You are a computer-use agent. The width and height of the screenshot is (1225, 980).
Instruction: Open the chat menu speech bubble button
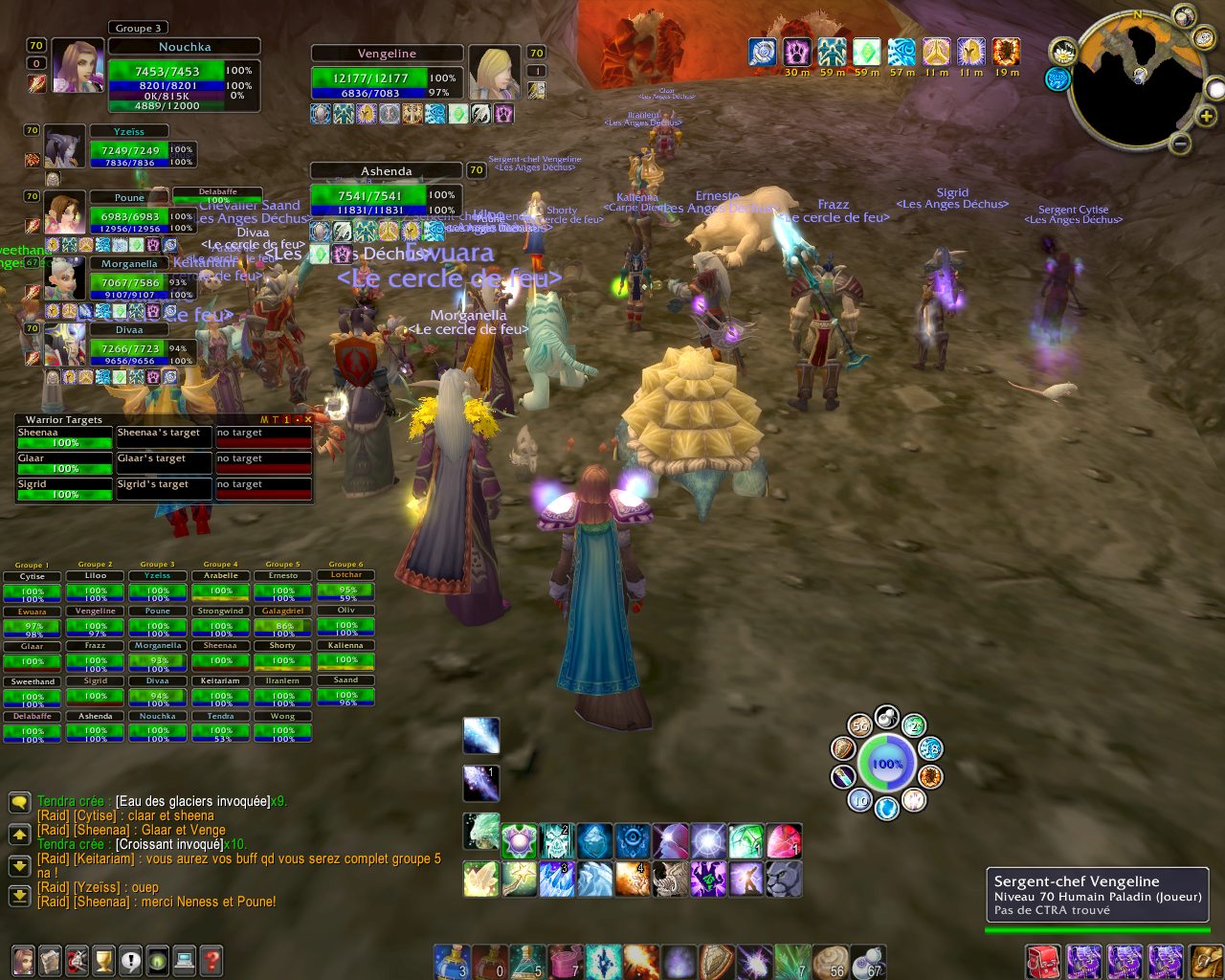coord(19,802)
